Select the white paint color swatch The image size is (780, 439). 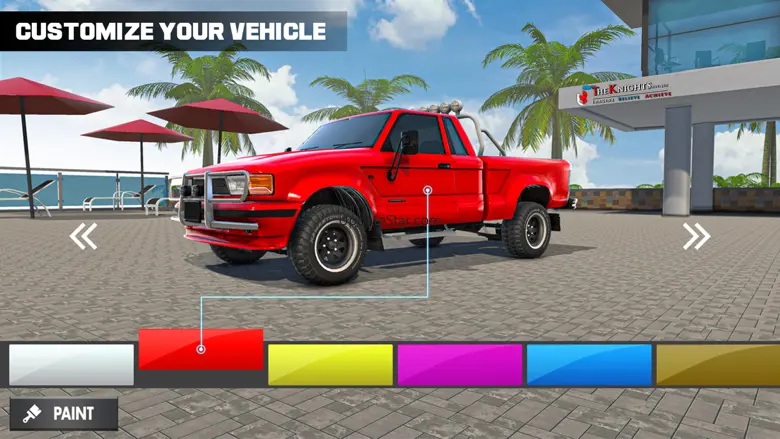(x=71, y=365)
